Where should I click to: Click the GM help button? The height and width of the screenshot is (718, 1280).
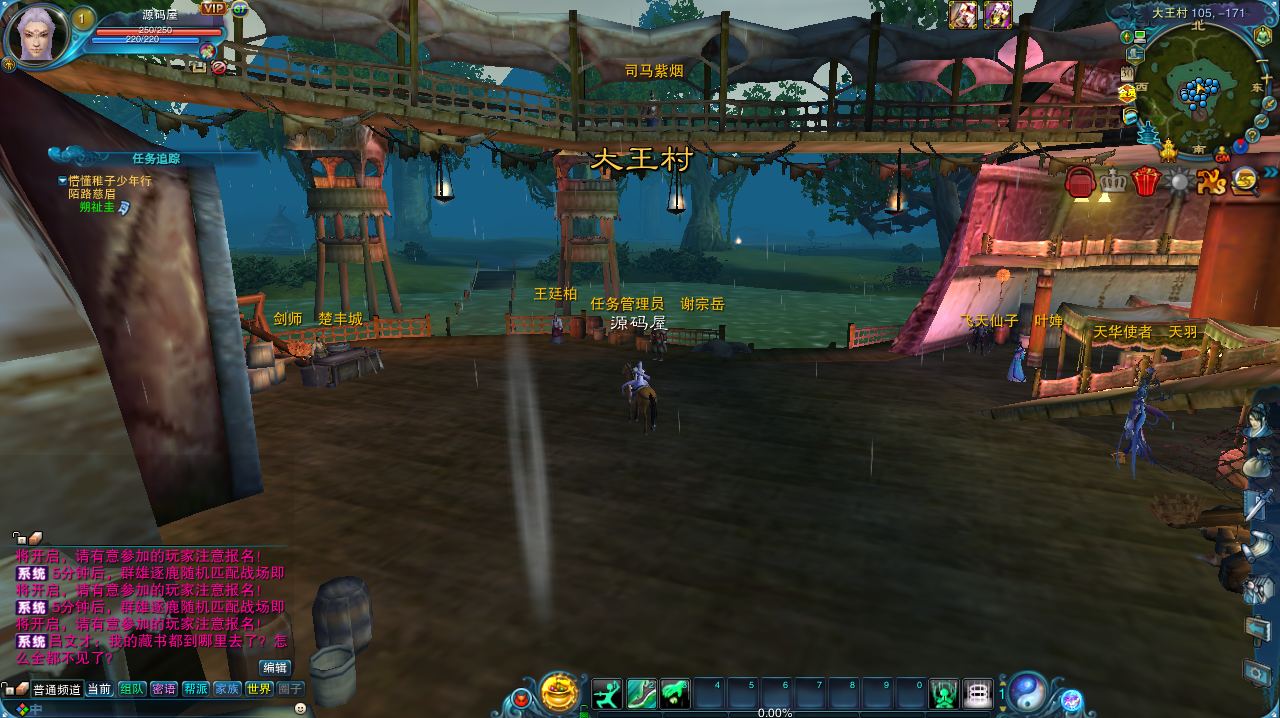coord(1222,156)
